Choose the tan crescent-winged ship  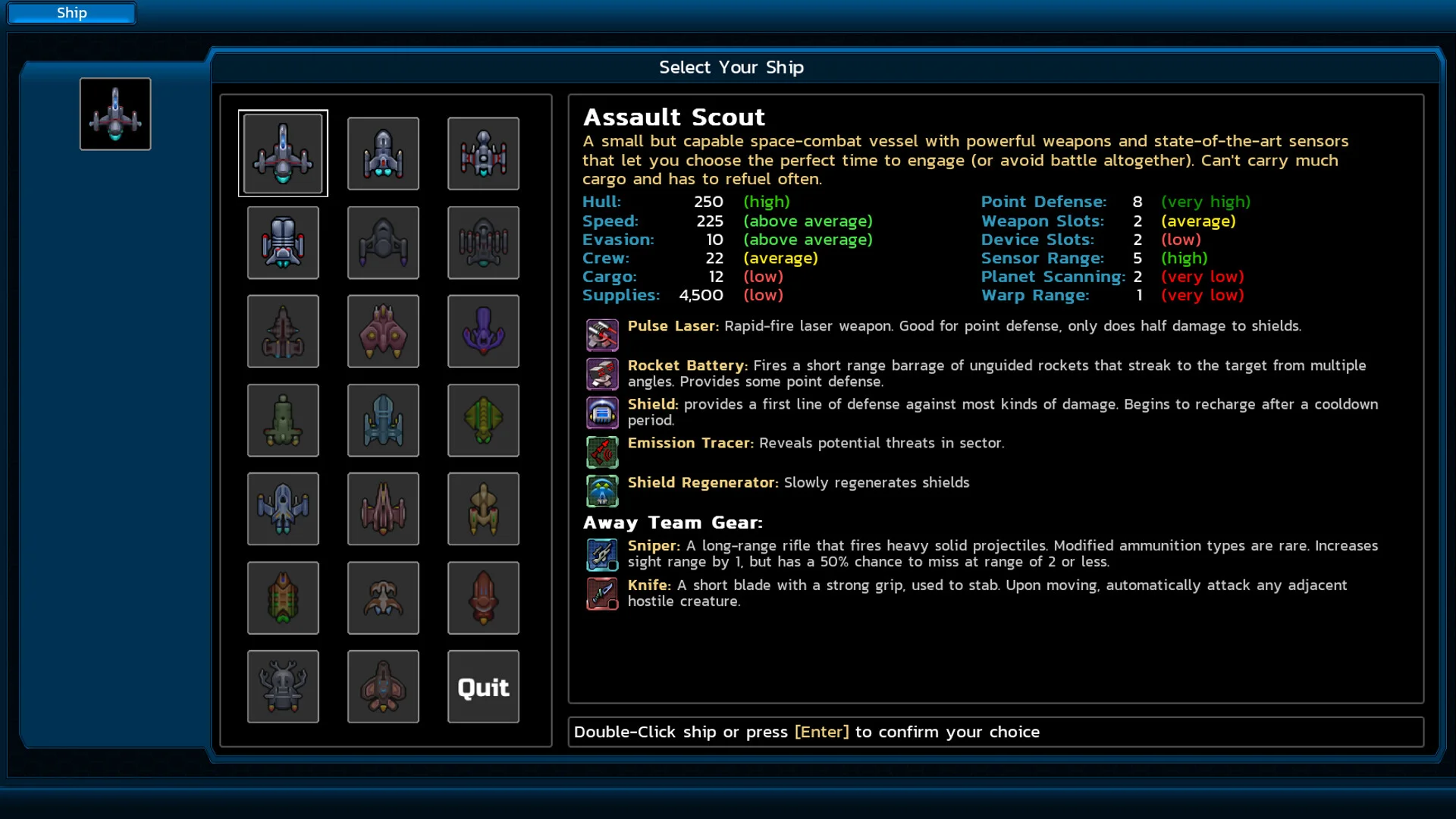click(383, 598)
